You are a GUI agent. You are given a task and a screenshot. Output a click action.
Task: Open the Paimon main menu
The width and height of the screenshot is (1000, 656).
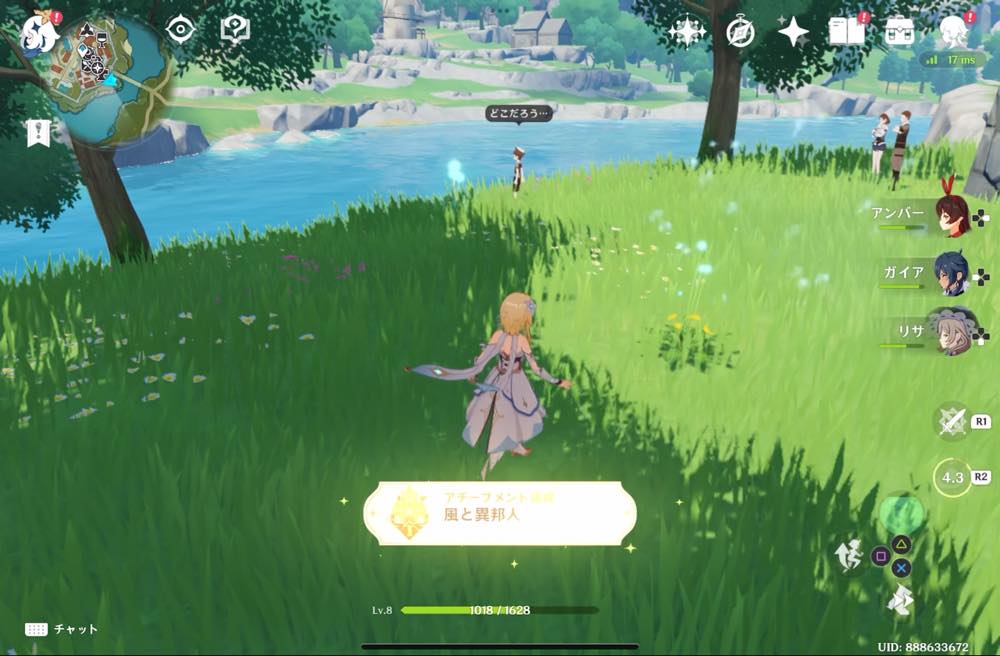[40, 30]
